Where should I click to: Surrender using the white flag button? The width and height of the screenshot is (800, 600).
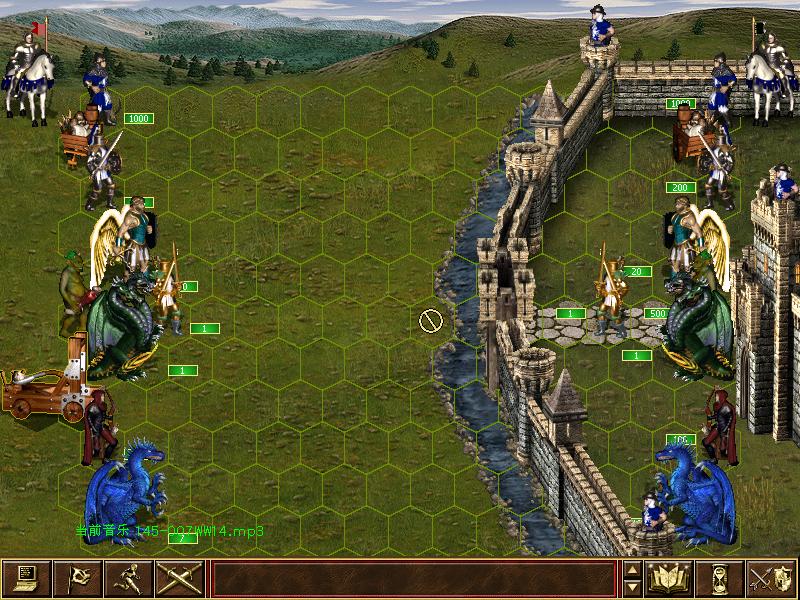78,578
